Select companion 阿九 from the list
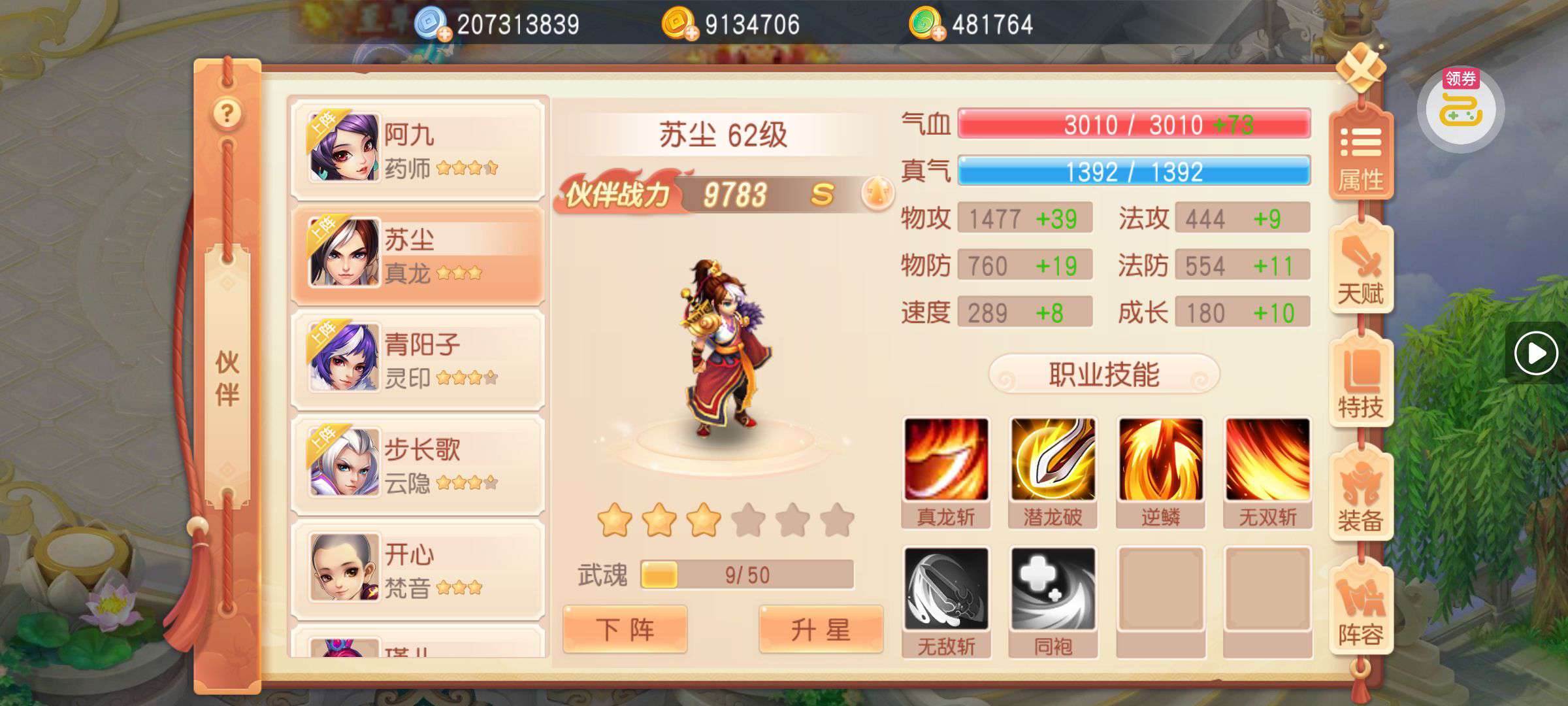Viewport: 1568px width, 706px height. (418, 149)
